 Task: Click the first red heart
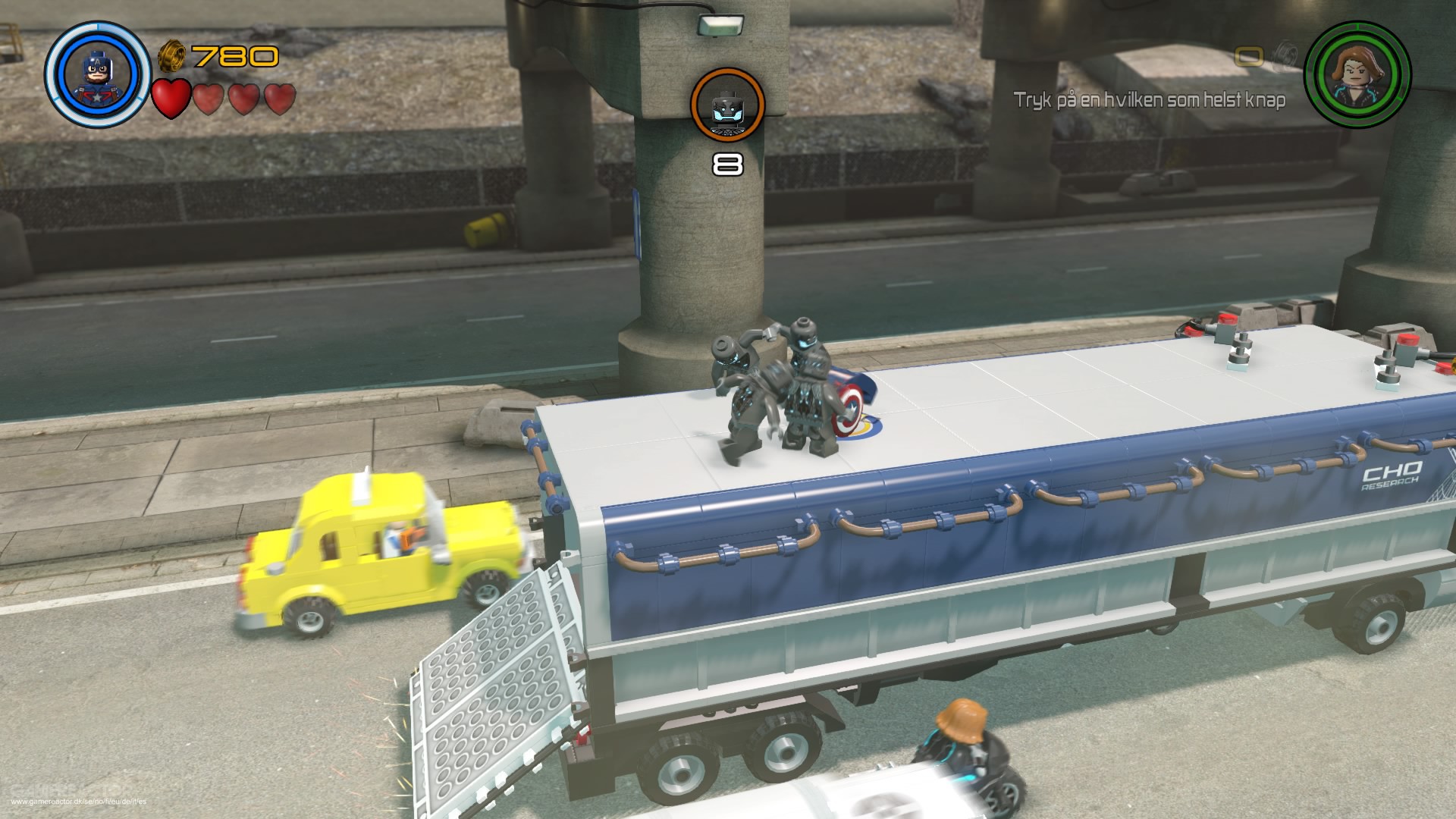(x=170, y=99)
